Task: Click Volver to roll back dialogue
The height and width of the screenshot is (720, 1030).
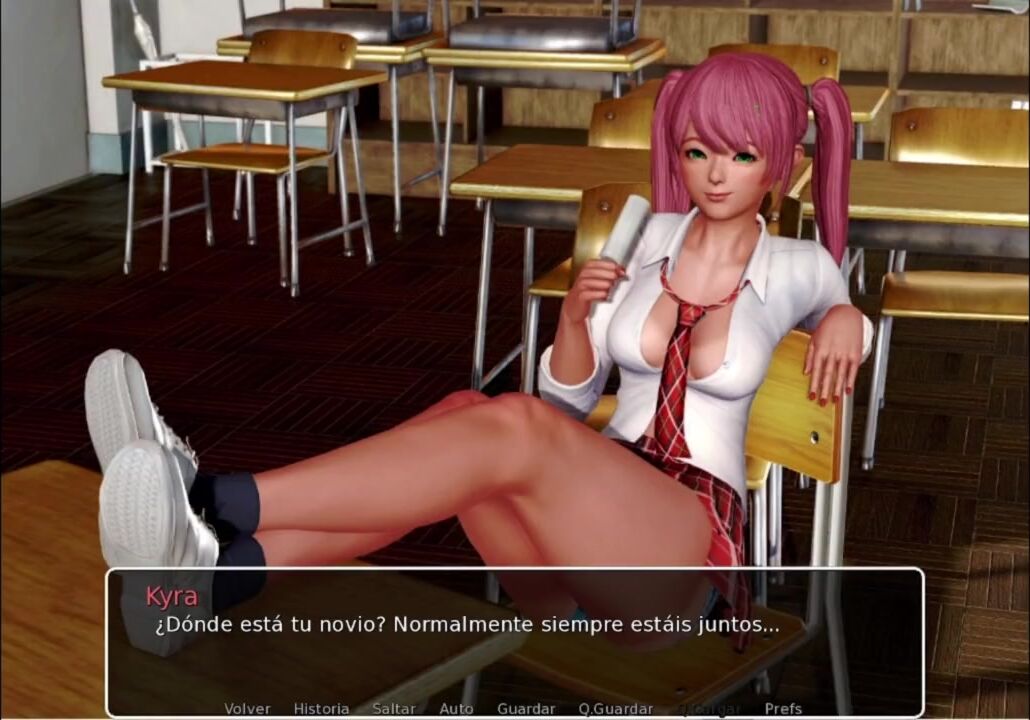Action: (x=247, y=708)
